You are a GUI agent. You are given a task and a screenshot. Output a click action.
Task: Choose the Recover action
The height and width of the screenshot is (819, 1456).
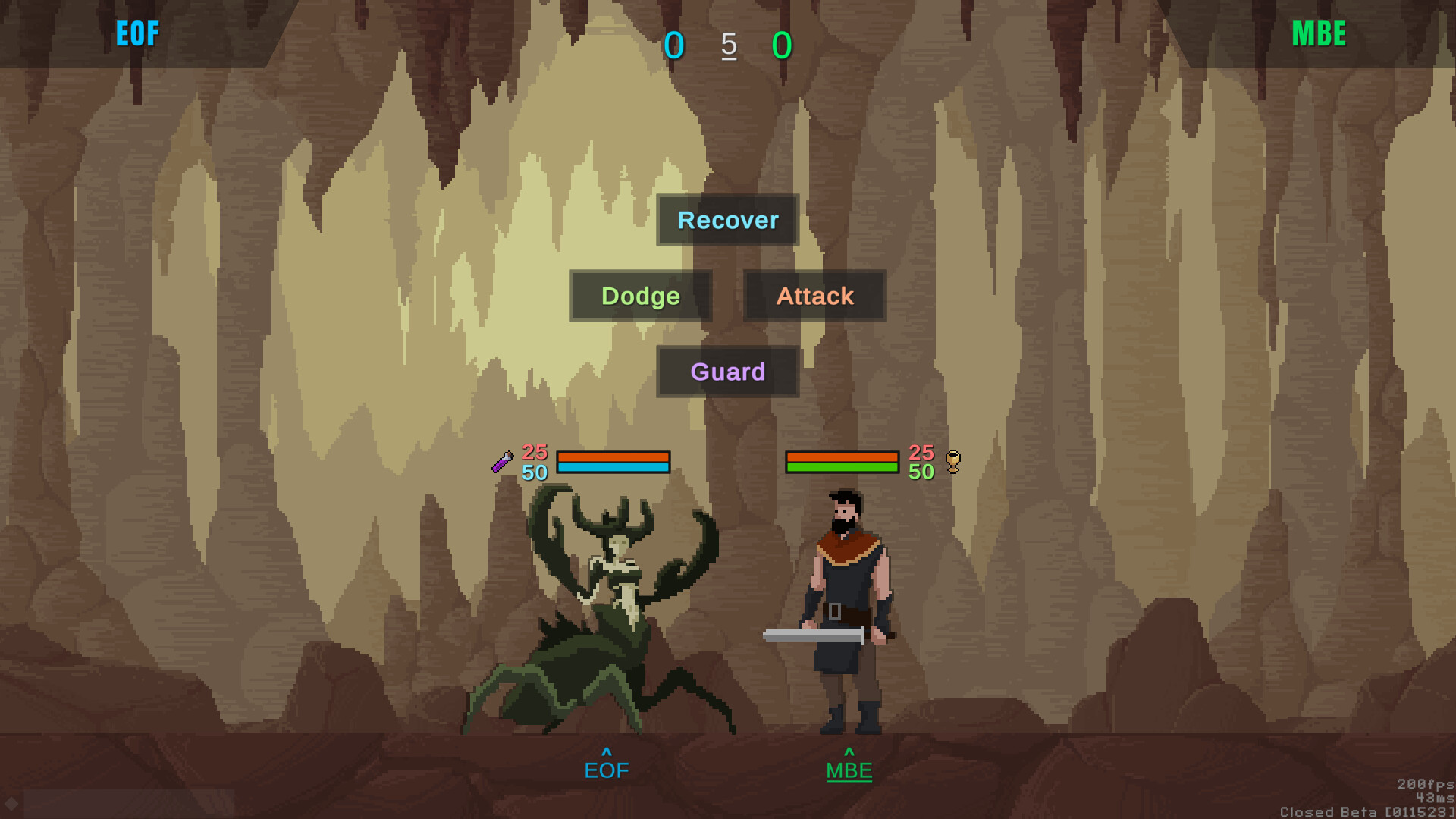pos(726,220)
